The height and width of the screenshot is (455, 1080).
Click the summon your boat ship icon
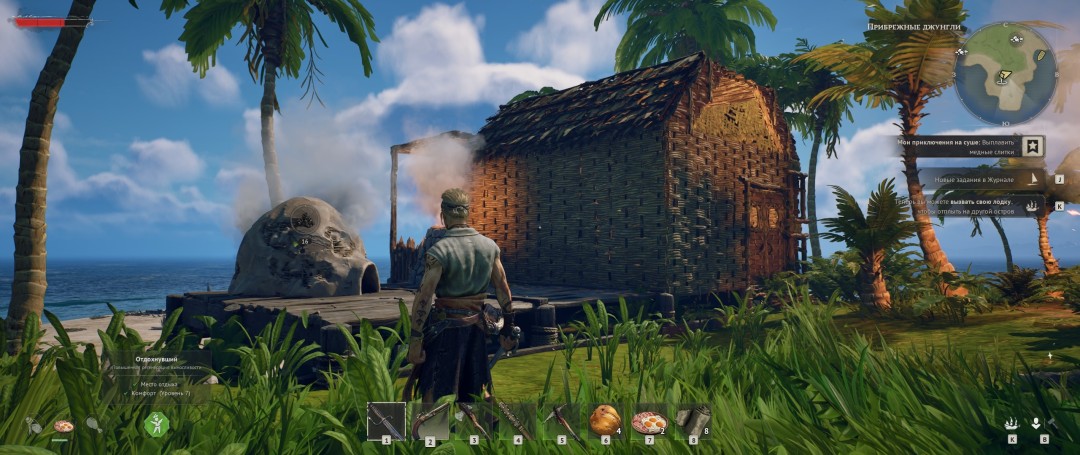[1033, 205]
